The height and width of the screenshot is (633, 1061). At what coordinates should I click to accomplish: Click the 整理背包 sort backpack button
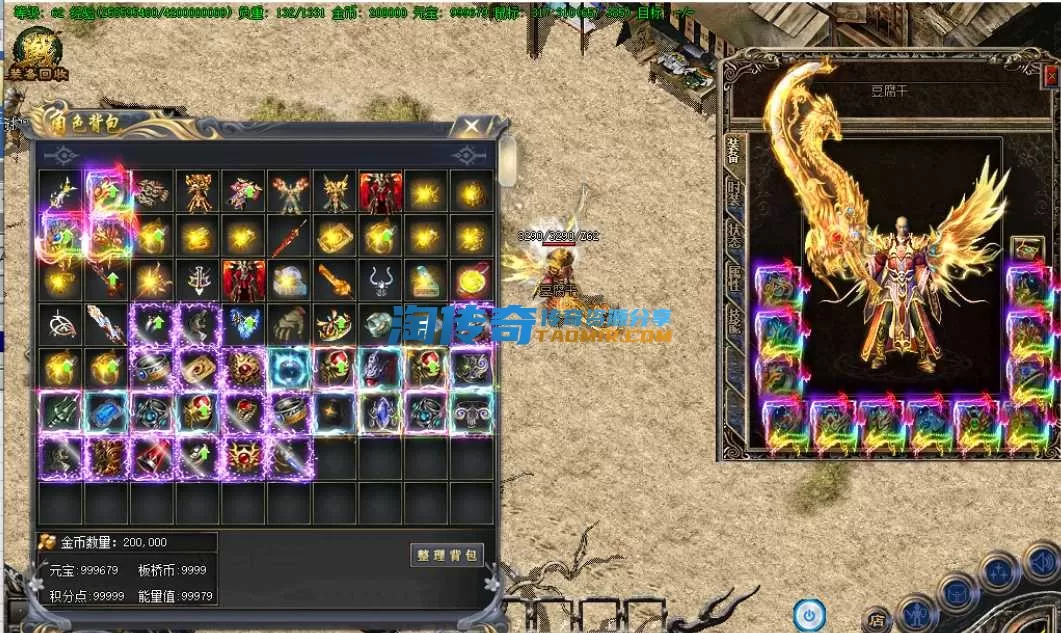click(x=447, y=555)
